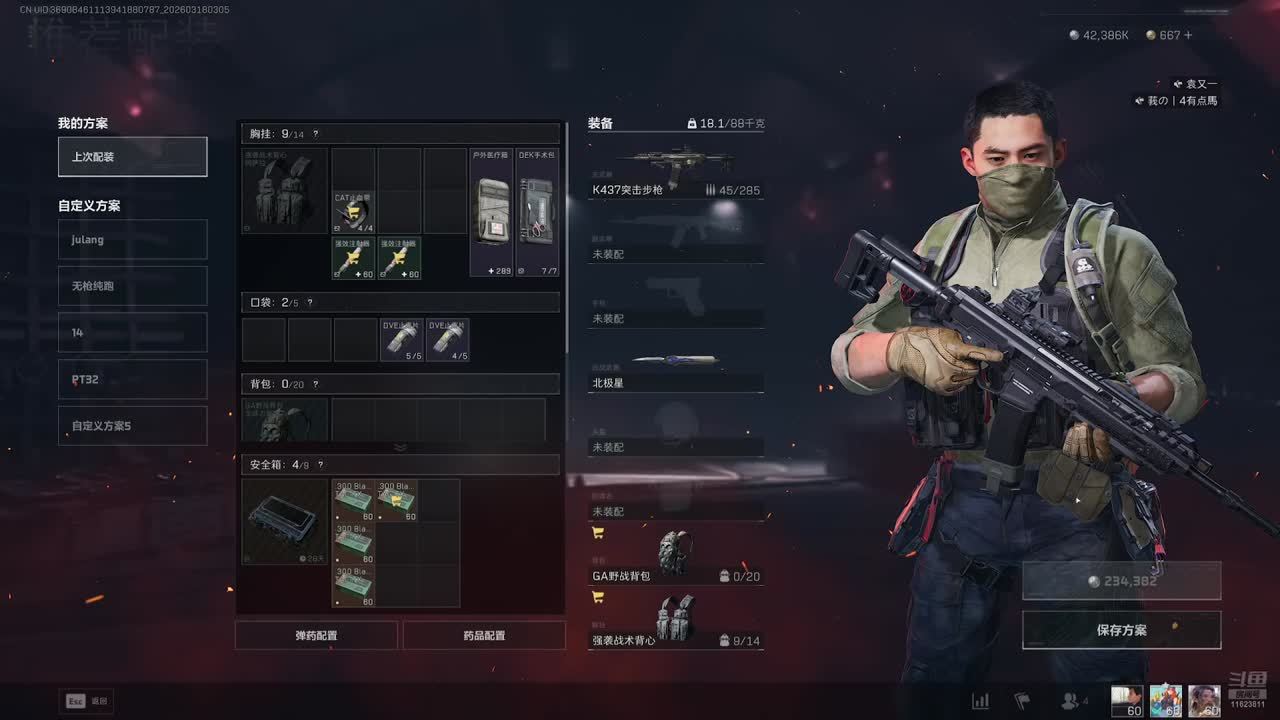The height and width of the screenshot is (720, 1280).
Task: Select the PT32 custom loadout
Action: [x=132, y=380]
